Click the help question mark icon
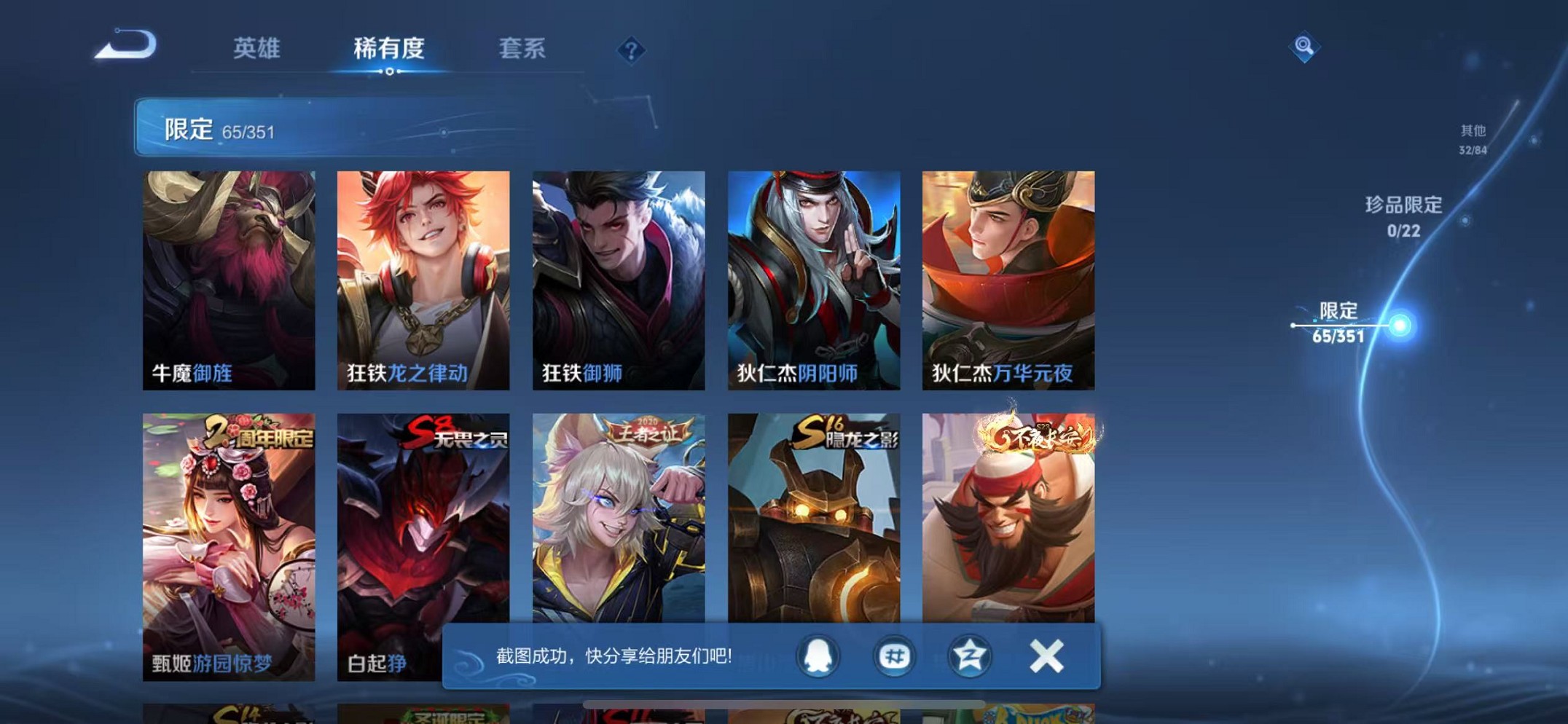Viewport: 1568px width, 724px height. pos(631,50)
